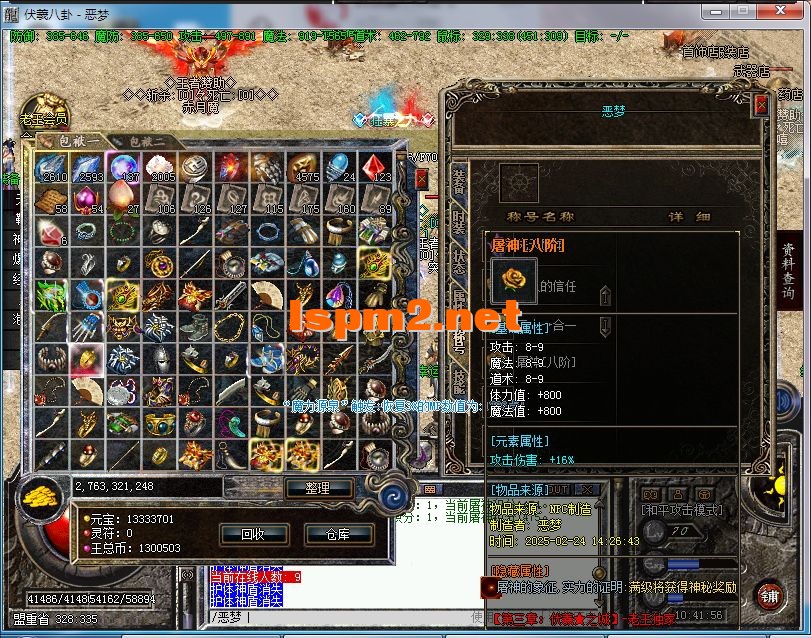
Task: Click the 资料查询 info lookup button
Action: pos(788,273)
